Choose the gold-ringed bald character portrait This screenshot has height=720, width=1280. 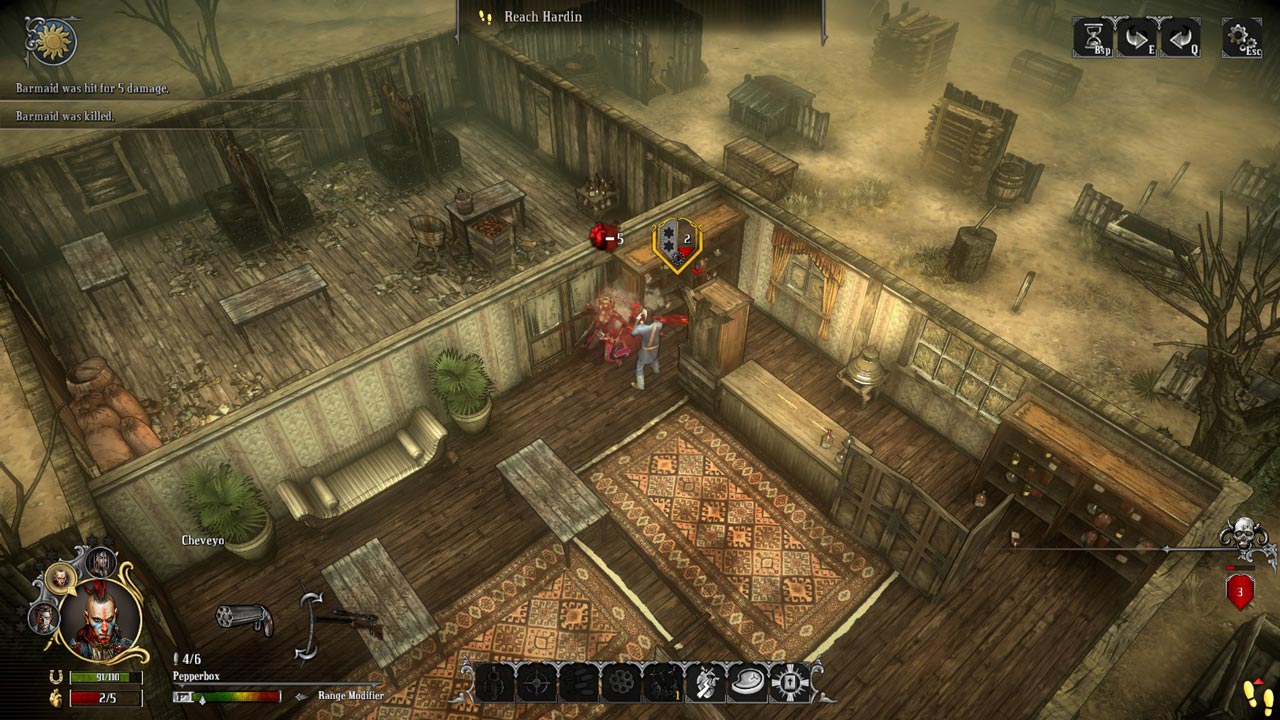pos(61,578)
